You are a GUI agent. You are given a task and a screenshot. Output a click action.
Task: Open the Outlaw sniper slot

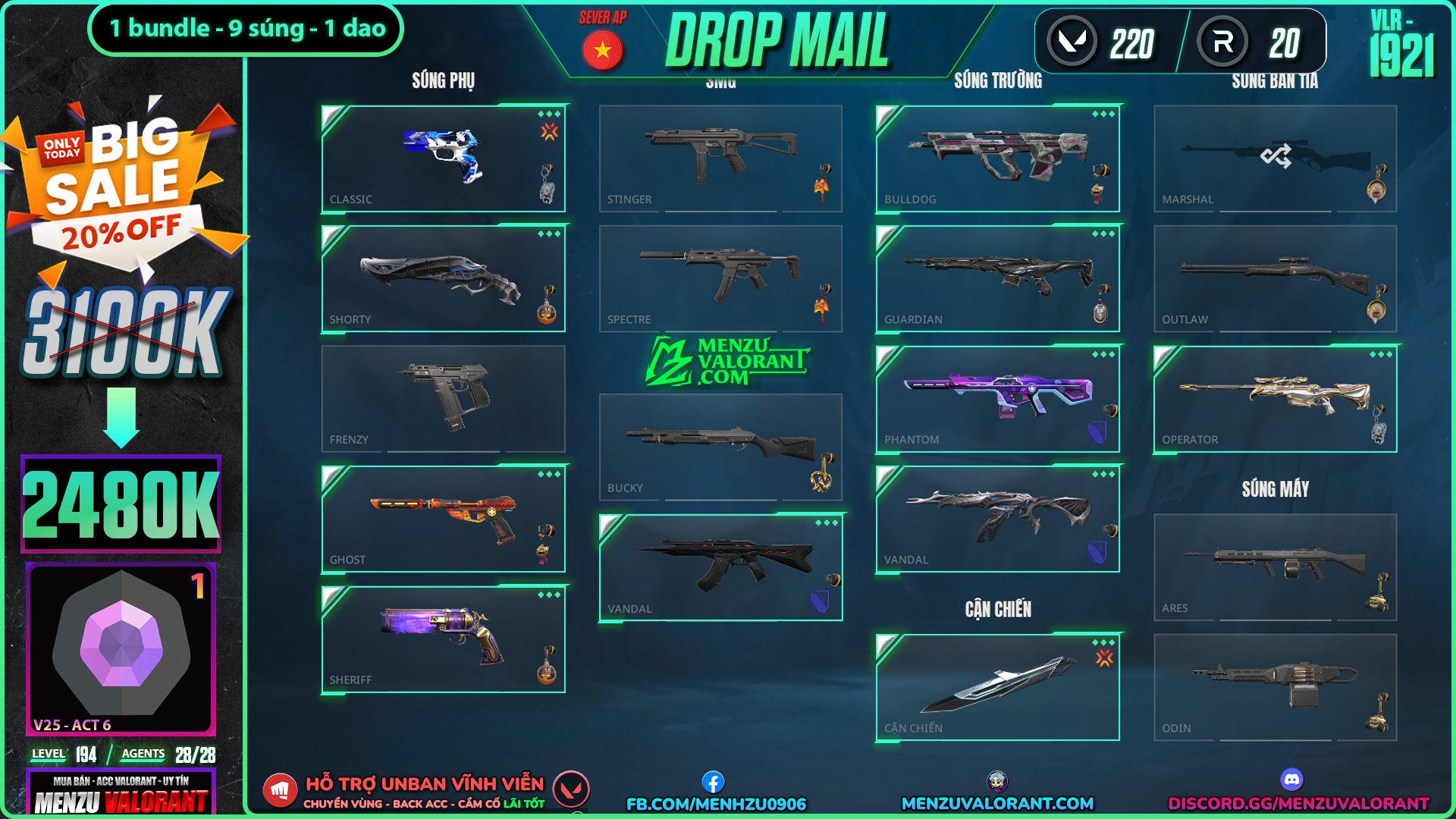(x=1275, y=278)
